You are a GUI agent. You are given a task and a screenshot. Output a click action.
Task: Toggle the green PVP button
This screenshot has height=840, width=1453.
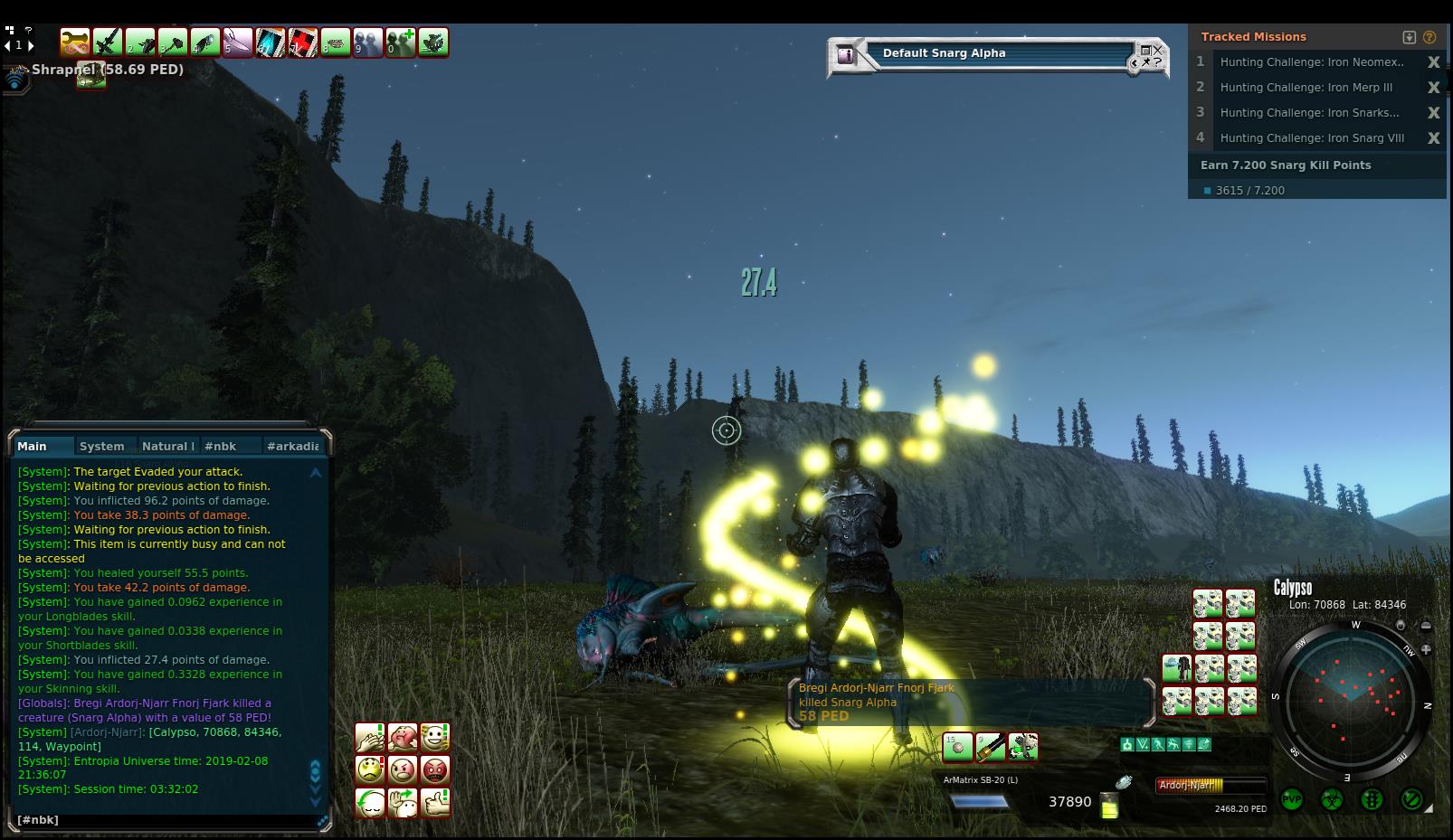point(1292,800)
